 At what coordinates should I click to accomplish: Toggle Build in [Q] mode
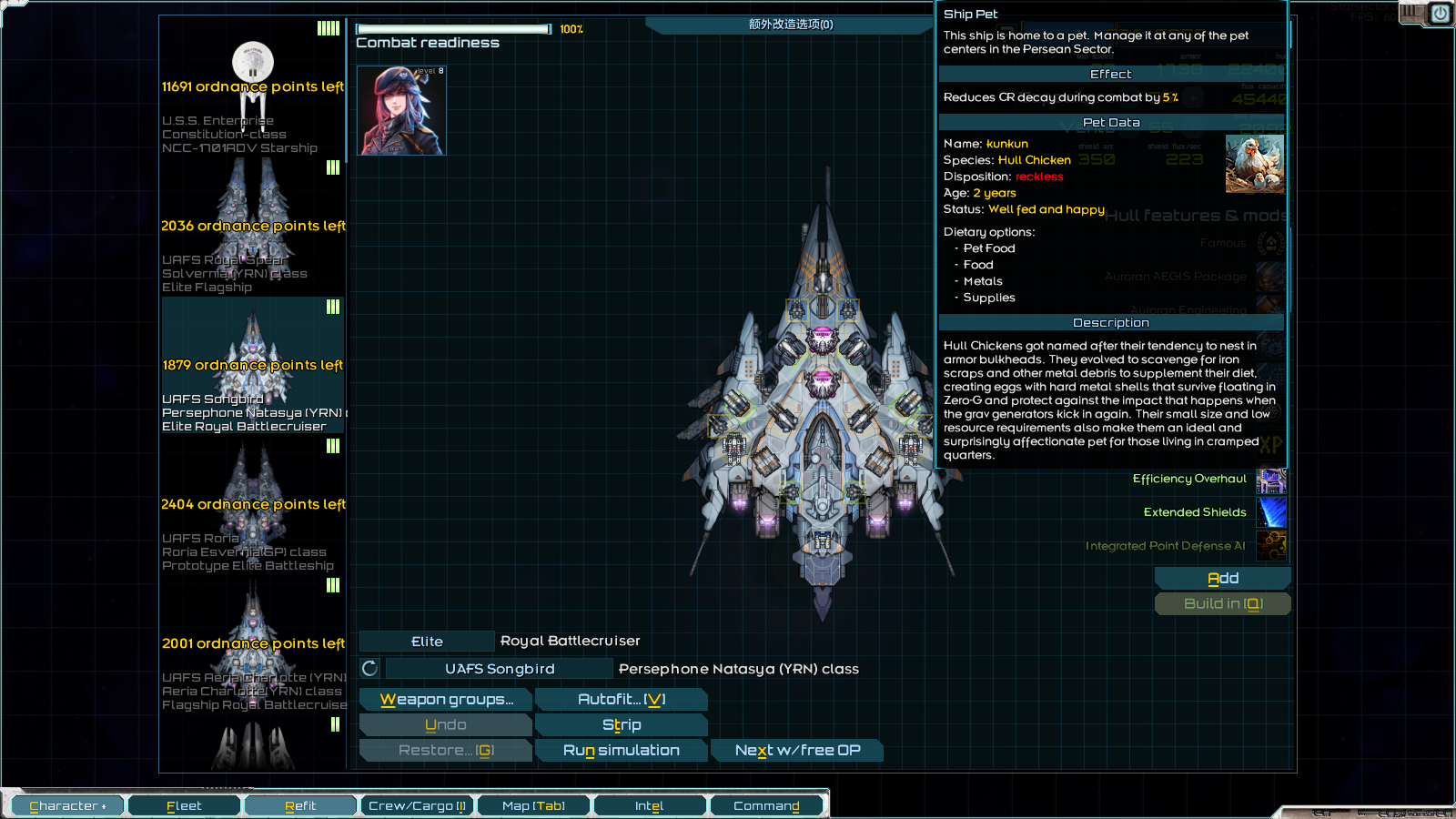[x=1223, y=603]
